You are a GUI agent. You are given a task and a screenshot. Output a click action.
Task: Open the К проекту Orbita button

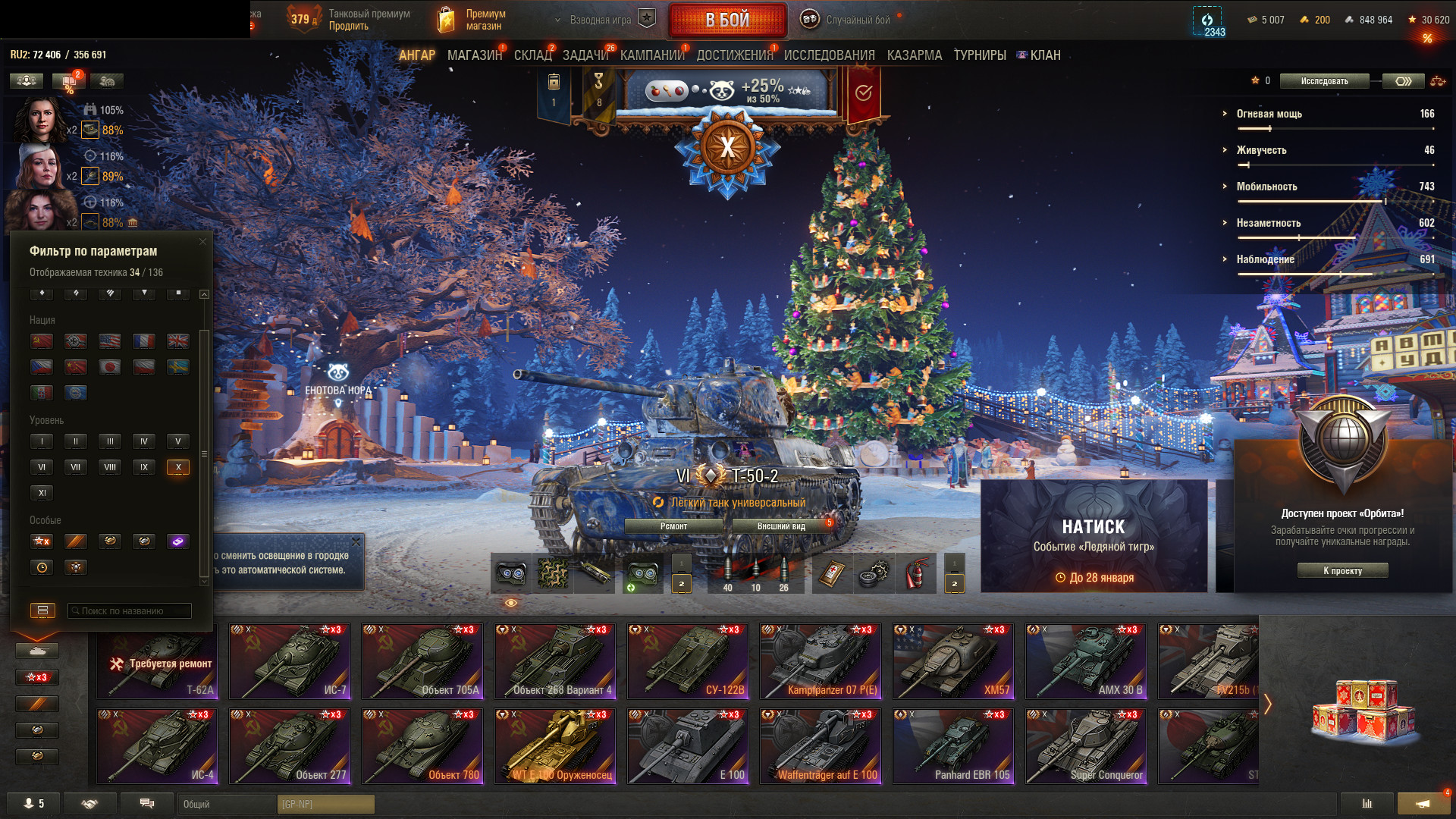(1342, 571)
